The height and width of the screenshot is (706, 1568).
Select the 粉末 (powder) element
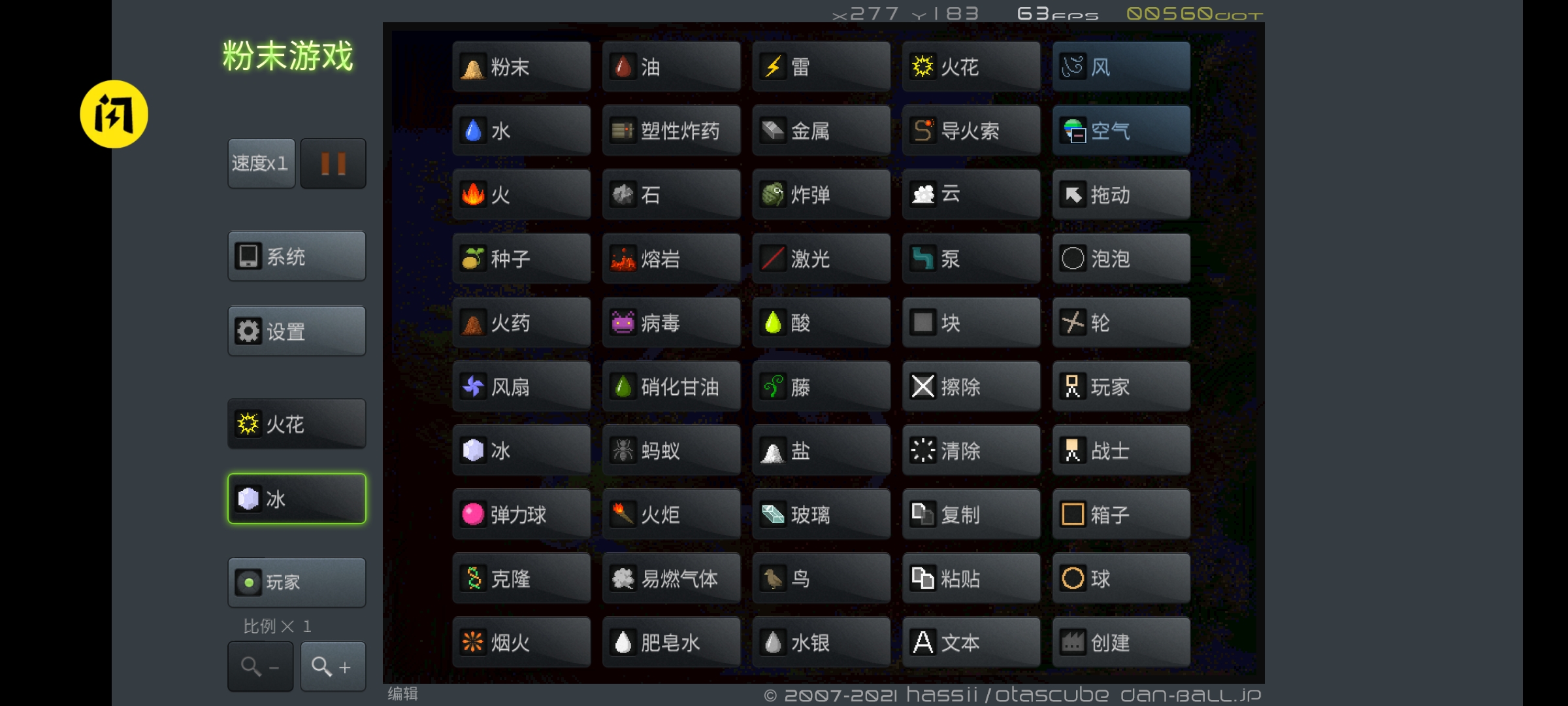point(521,66)
